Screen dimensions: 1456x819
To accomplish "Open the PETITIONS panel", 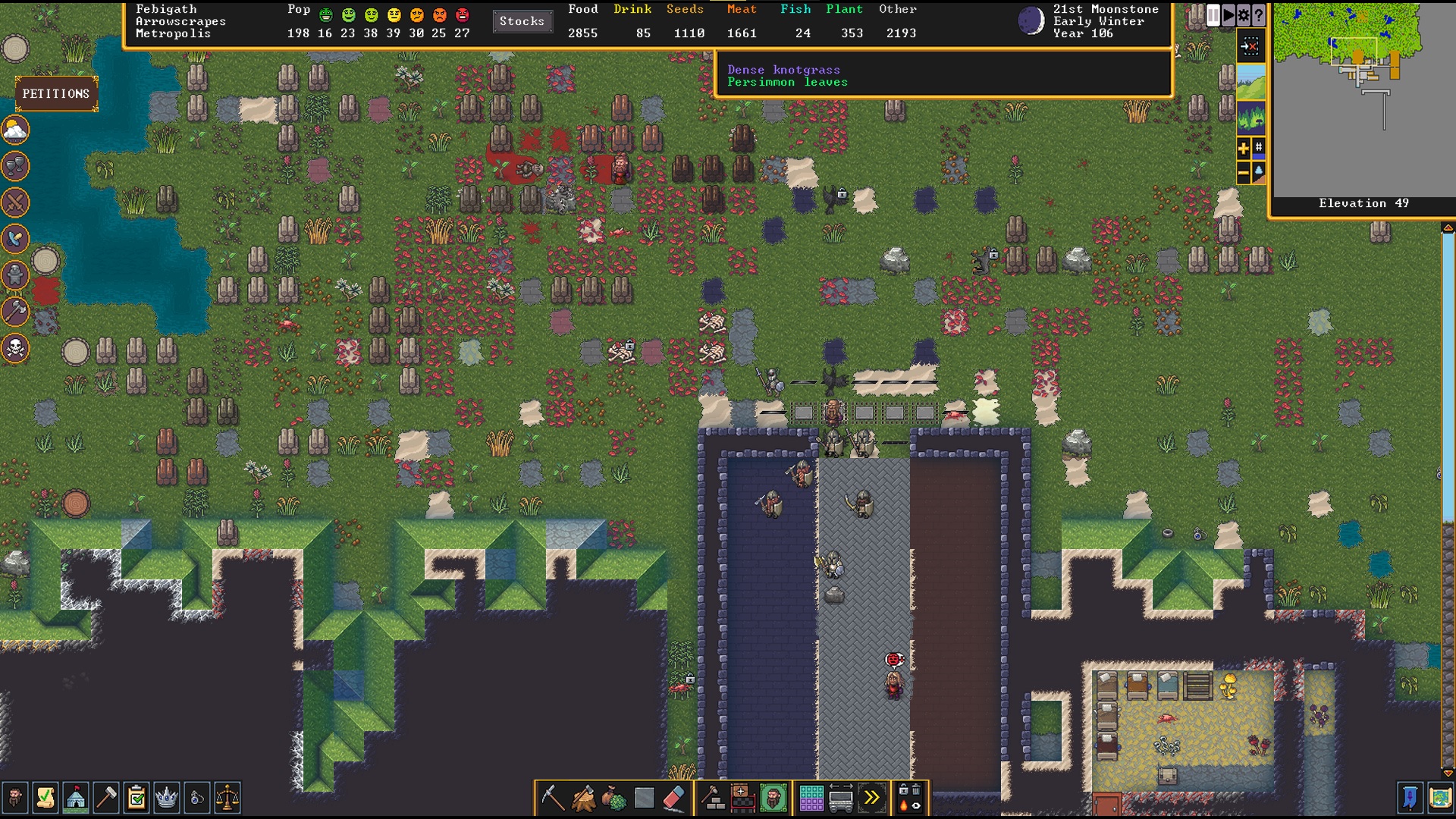I will (x=55, y=93).
